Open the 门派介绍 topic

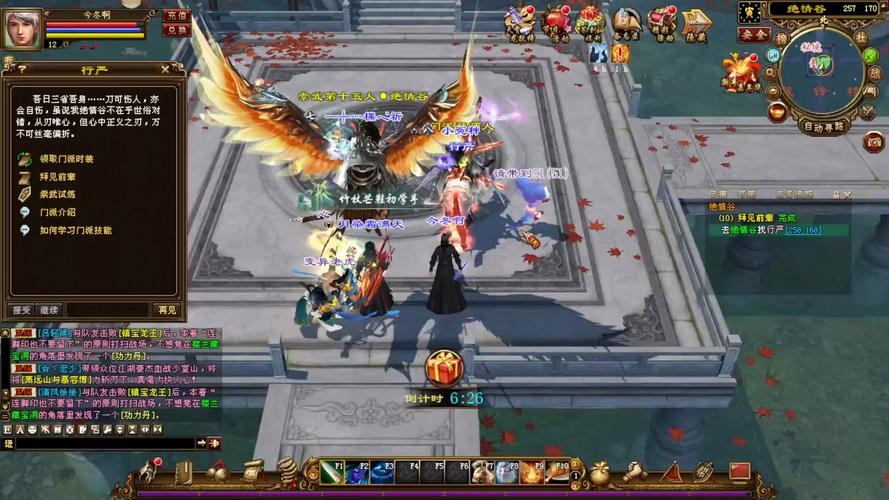pyautogui.click(x=57, y=212)
